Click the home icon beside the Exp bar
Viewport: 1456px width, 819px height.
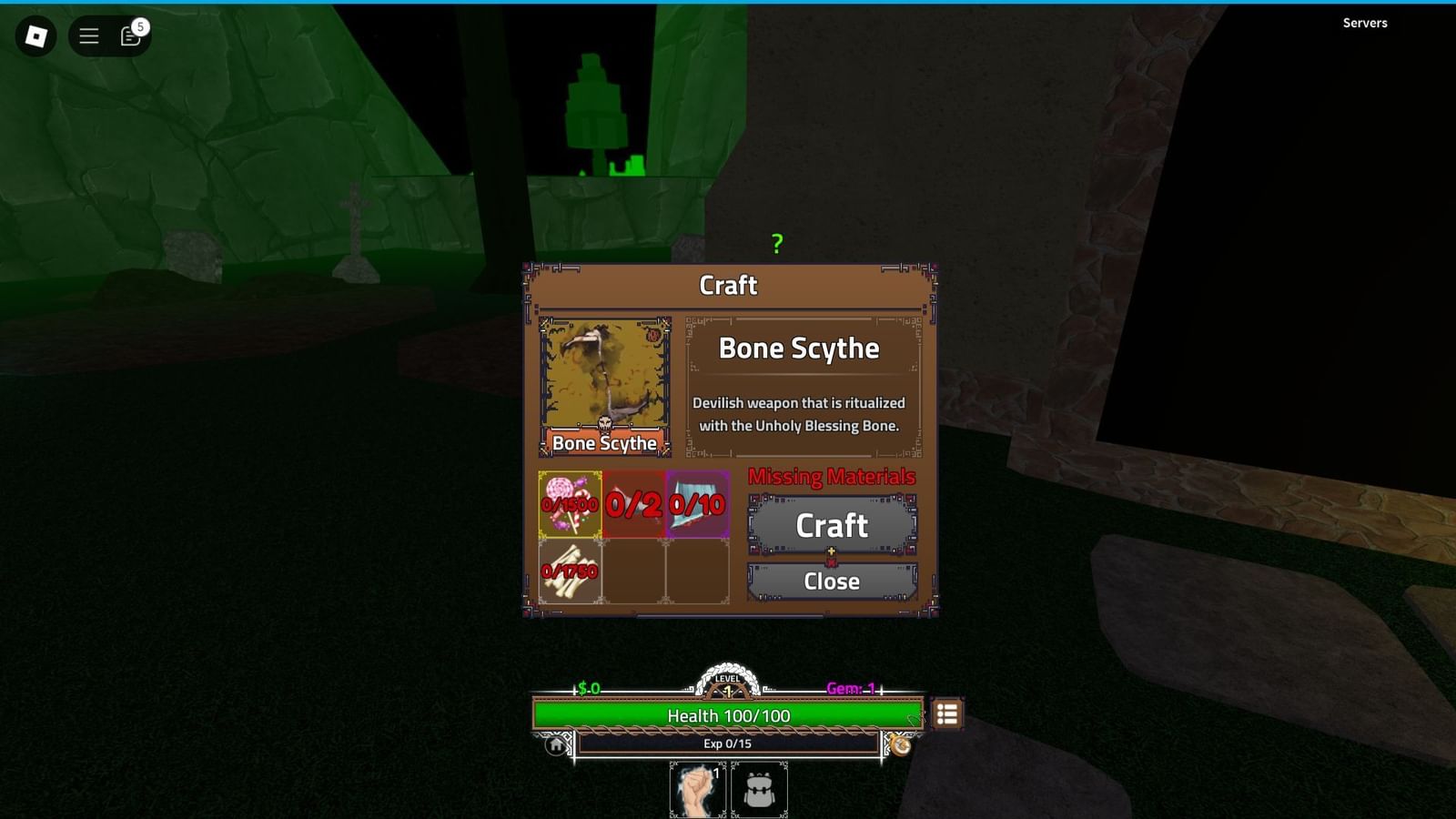555,743
